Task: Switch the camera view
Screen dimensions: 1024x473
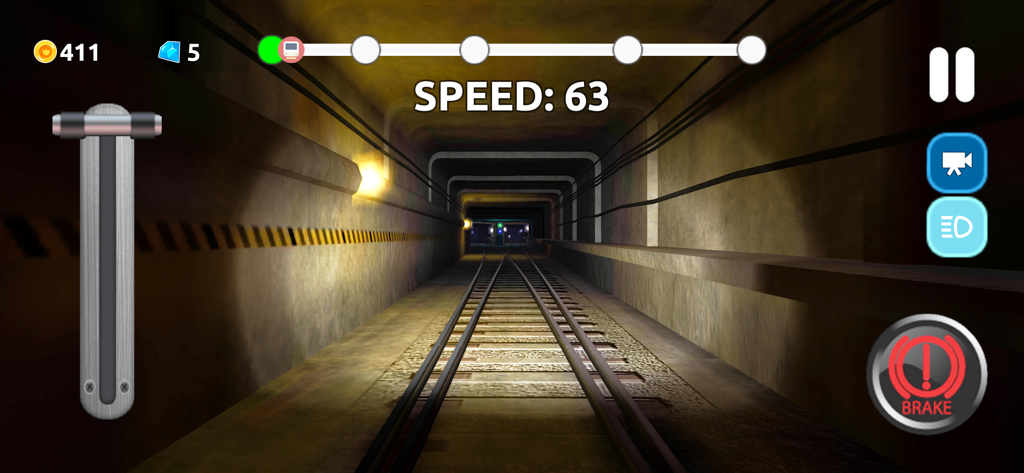Action: coord(956,163)
